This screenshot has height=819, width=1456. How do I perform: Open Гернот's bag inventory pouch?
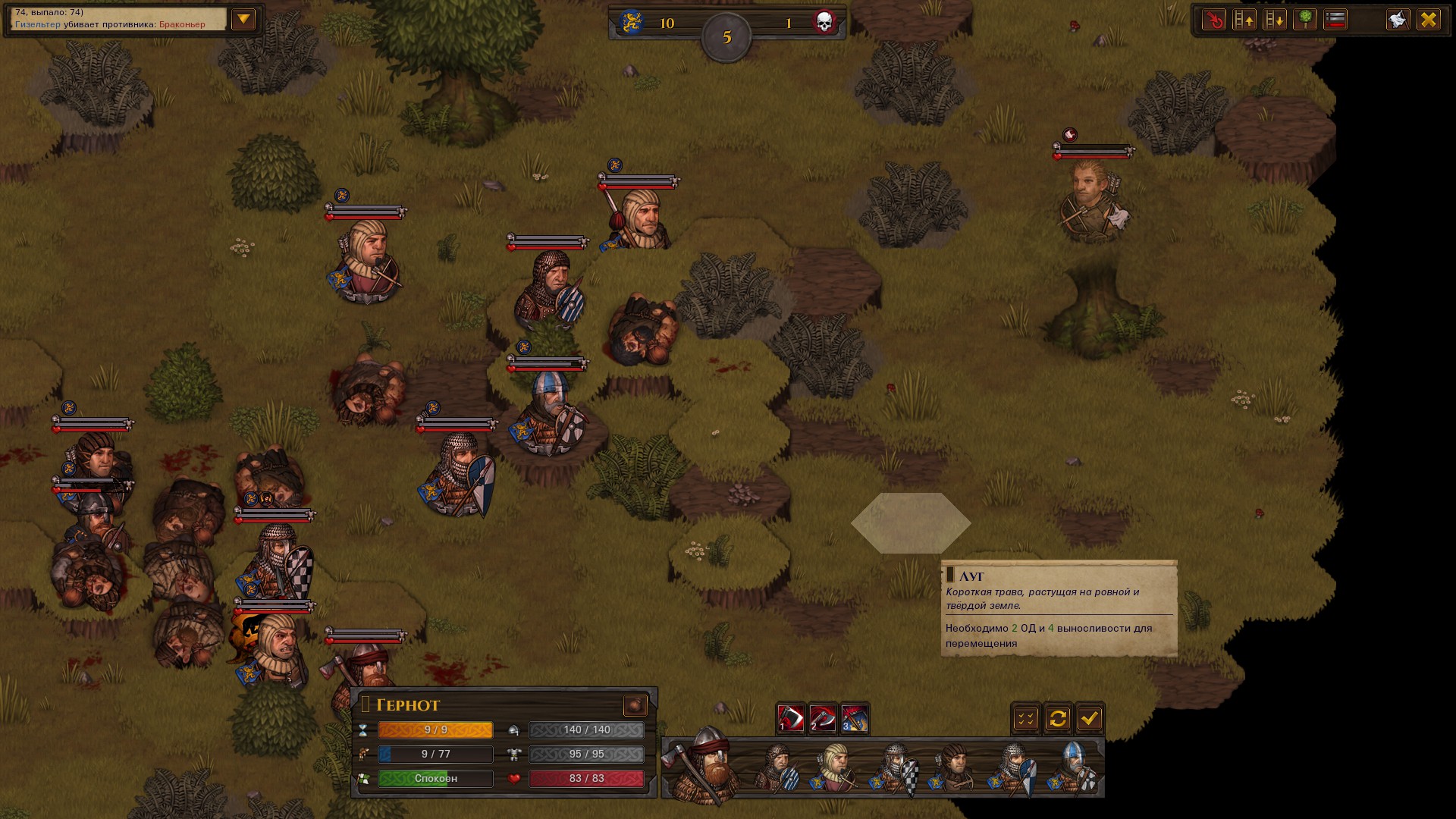pos(635,705)
